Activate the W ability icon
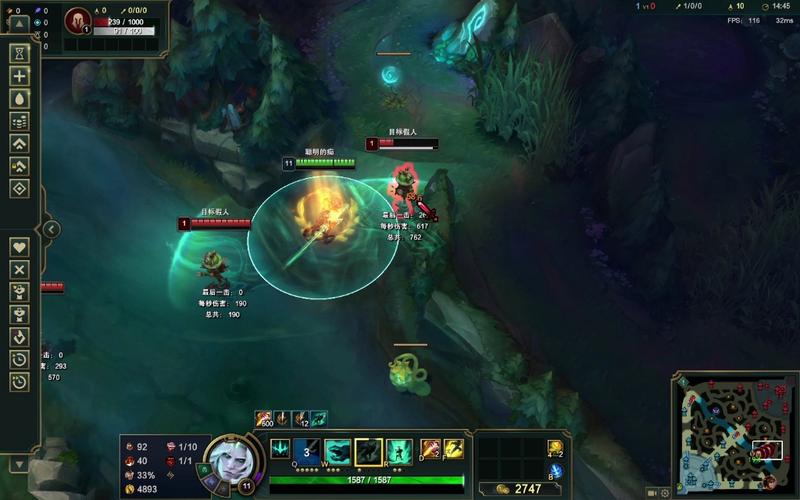 338,452
